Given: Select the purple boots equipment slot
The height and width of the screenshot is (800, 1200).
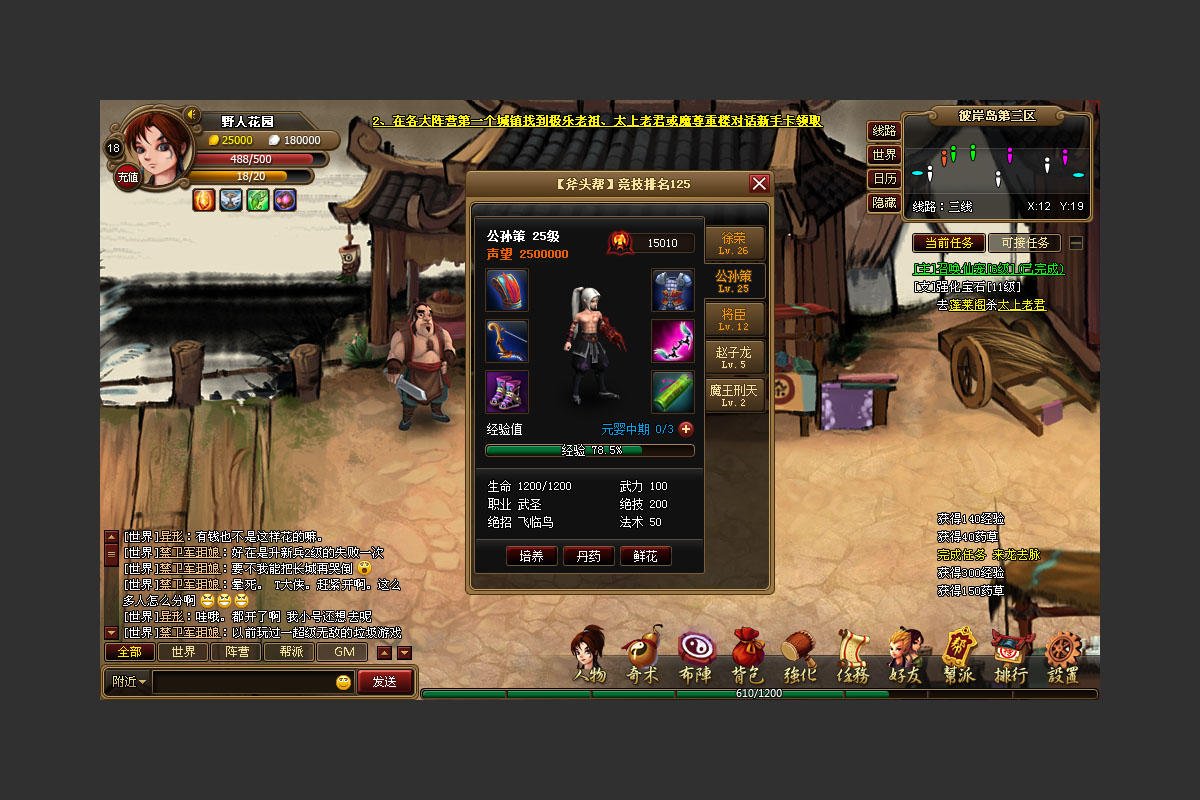Looking at the screenshot, I should pos(507,391).
